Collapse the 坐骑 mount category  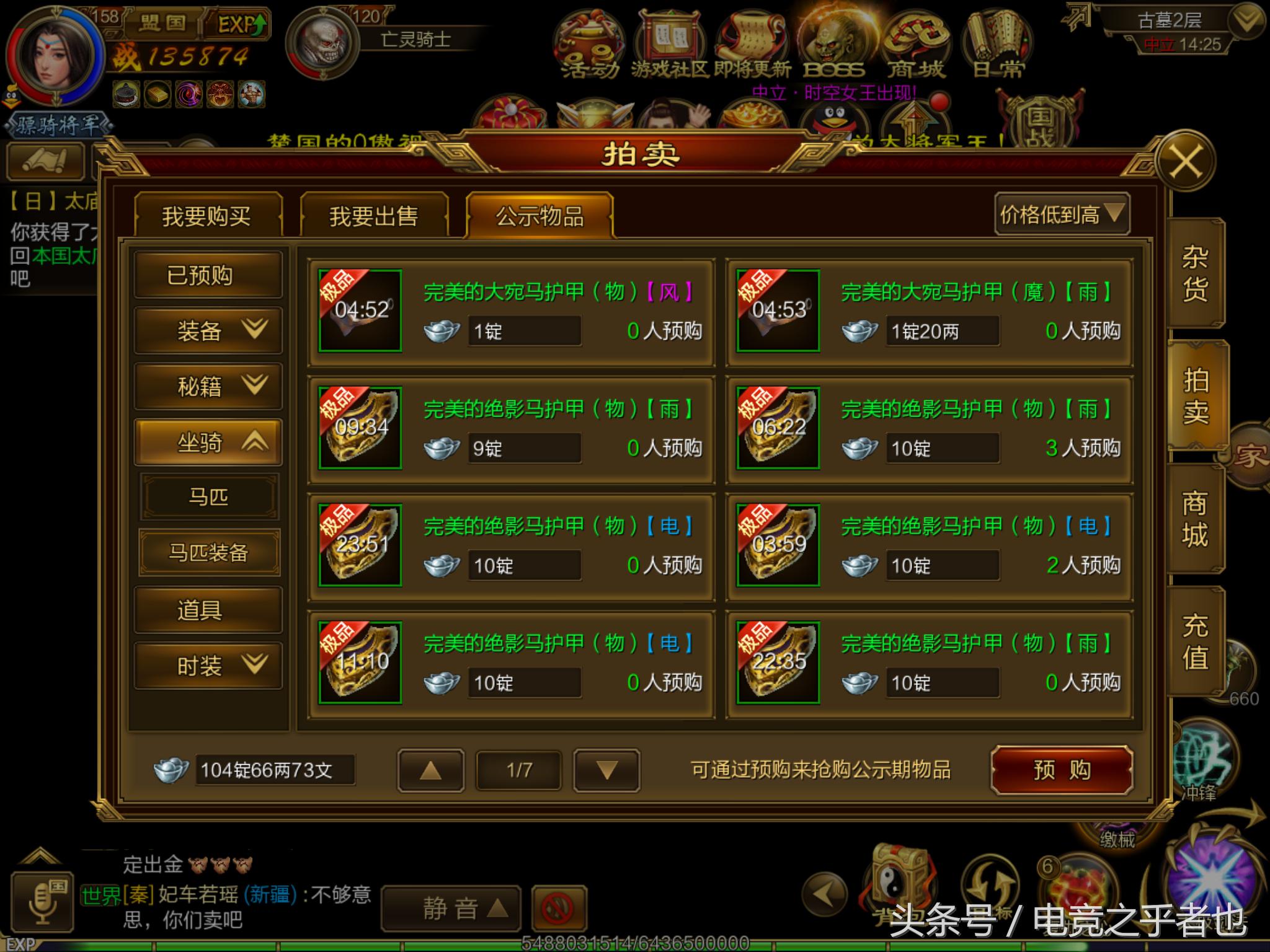(208, 441)
